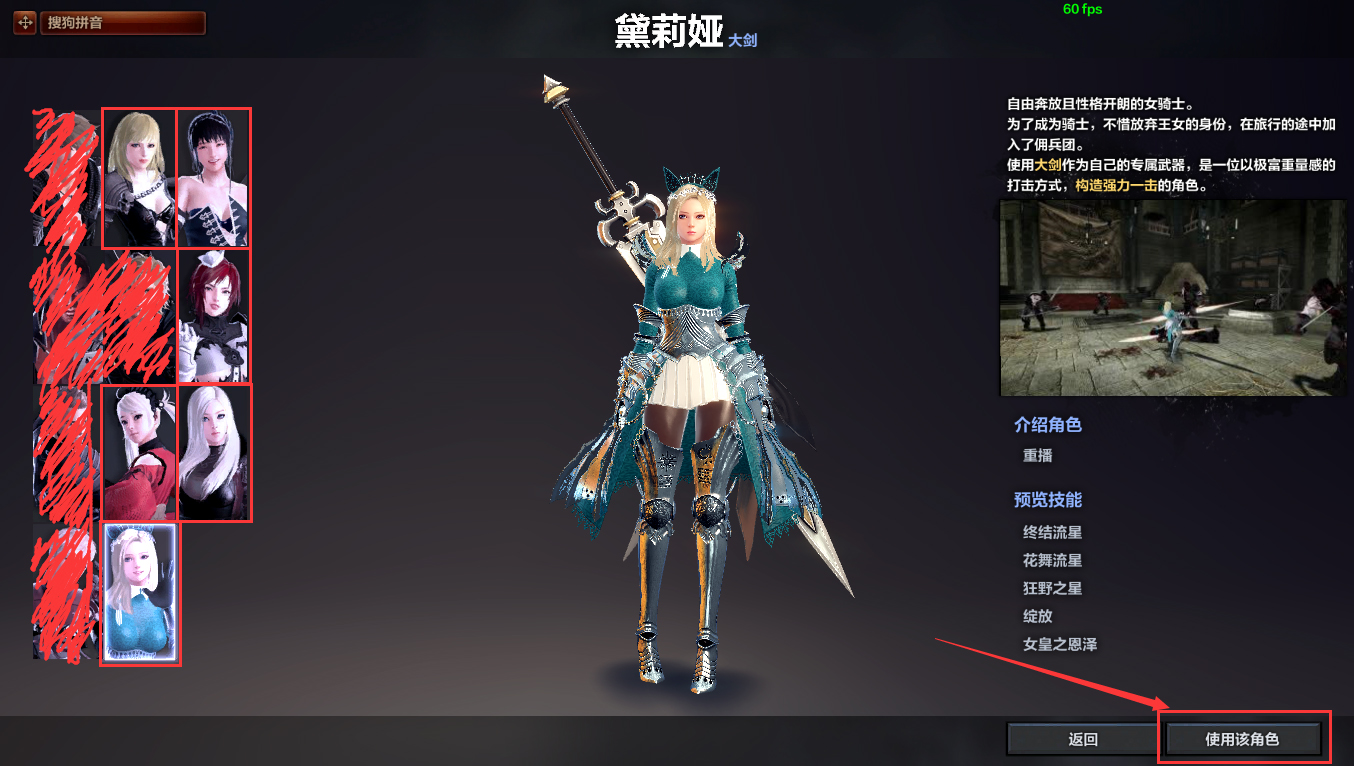
Task: Choose the blonde character in black dress portrait
Action: click(x=139, y=178)
